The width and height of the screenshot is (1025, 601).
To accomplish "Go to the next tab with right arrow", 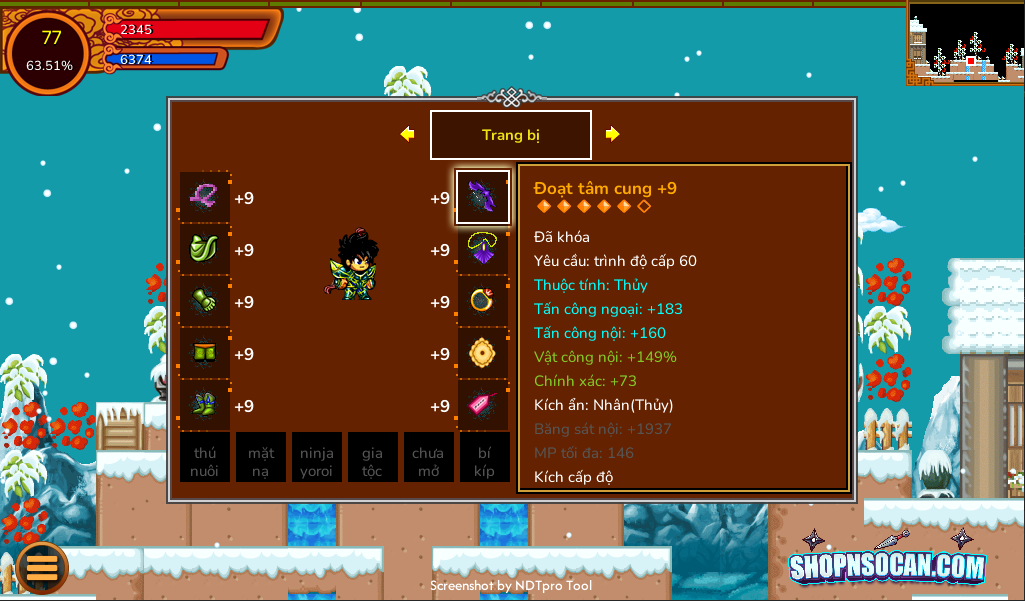I will (612, 134).
